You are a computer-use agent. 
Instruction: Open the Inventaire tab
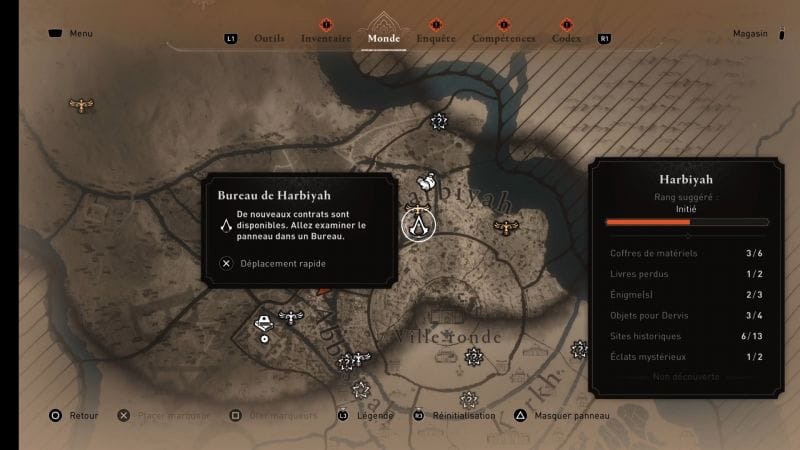coord(326,39)
